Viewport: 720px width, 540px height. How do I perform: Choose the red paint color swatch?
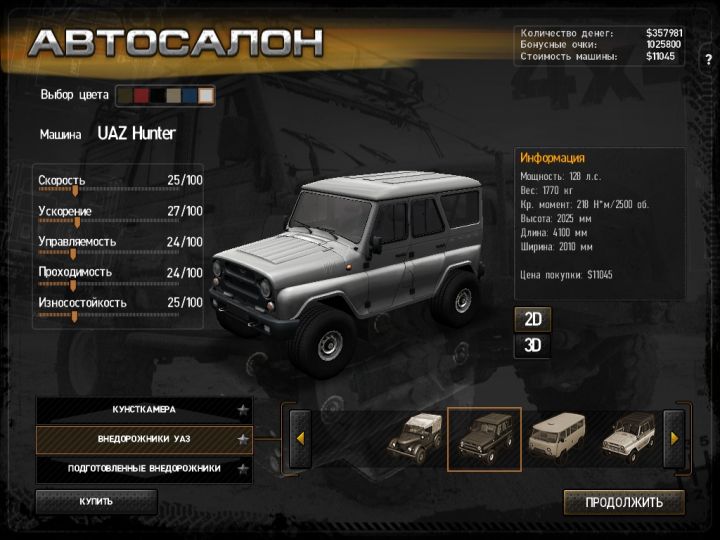click(141, 96)
